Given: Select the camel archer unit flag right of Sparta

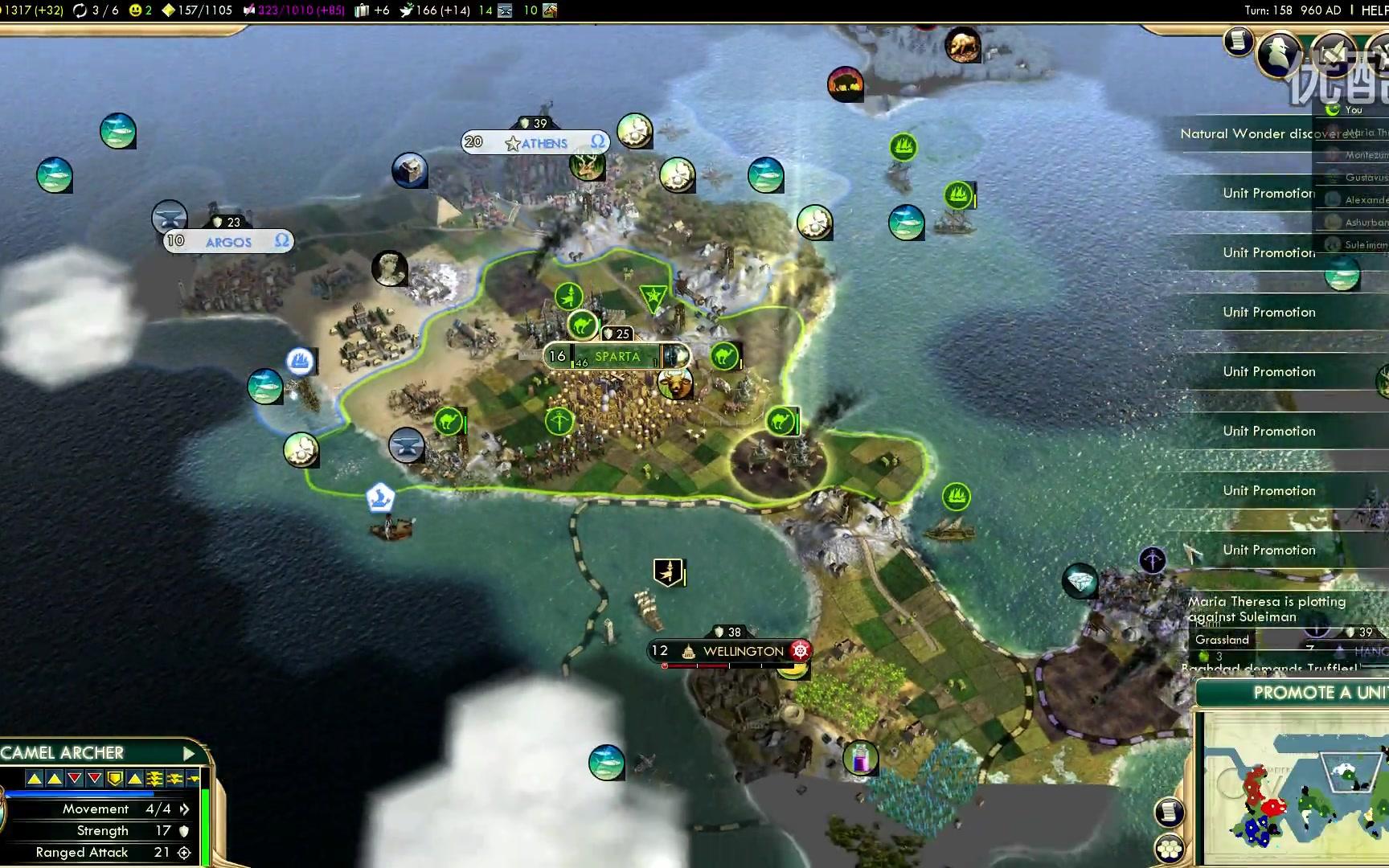Looking at the screenshot, I should point(724,355).
